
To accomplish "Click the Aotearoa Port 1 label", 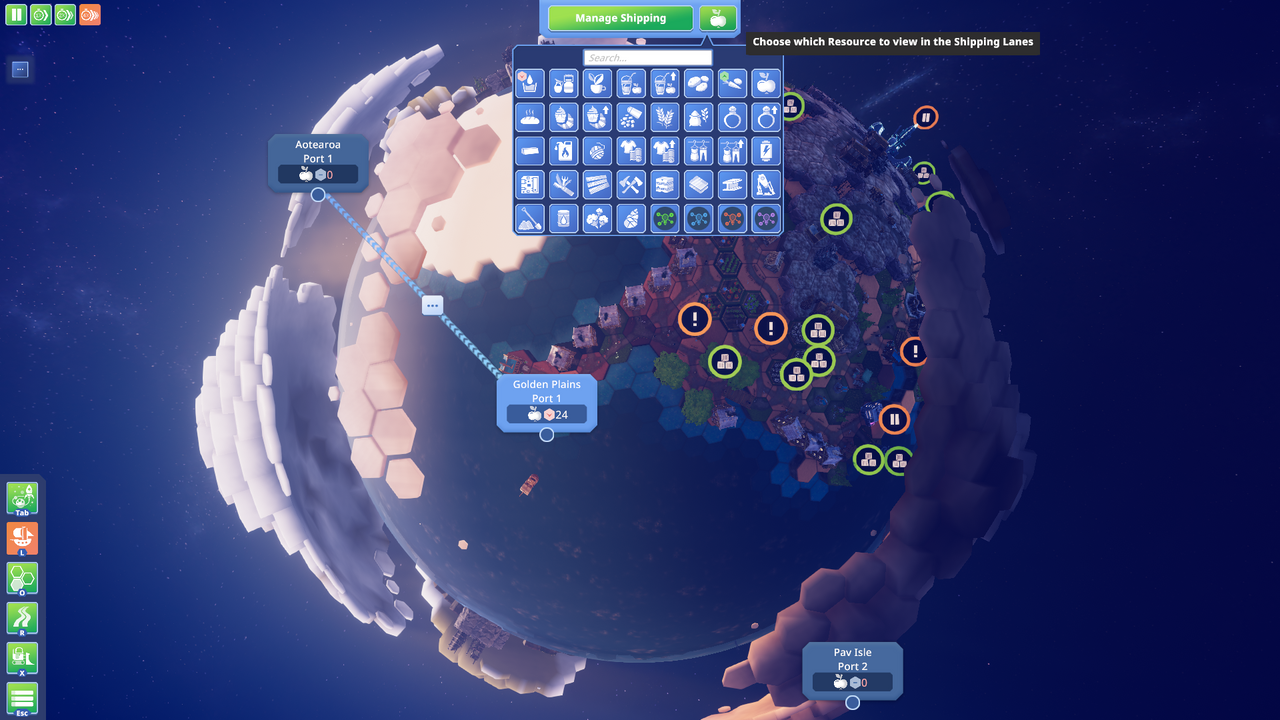I will tap(318, 151).
